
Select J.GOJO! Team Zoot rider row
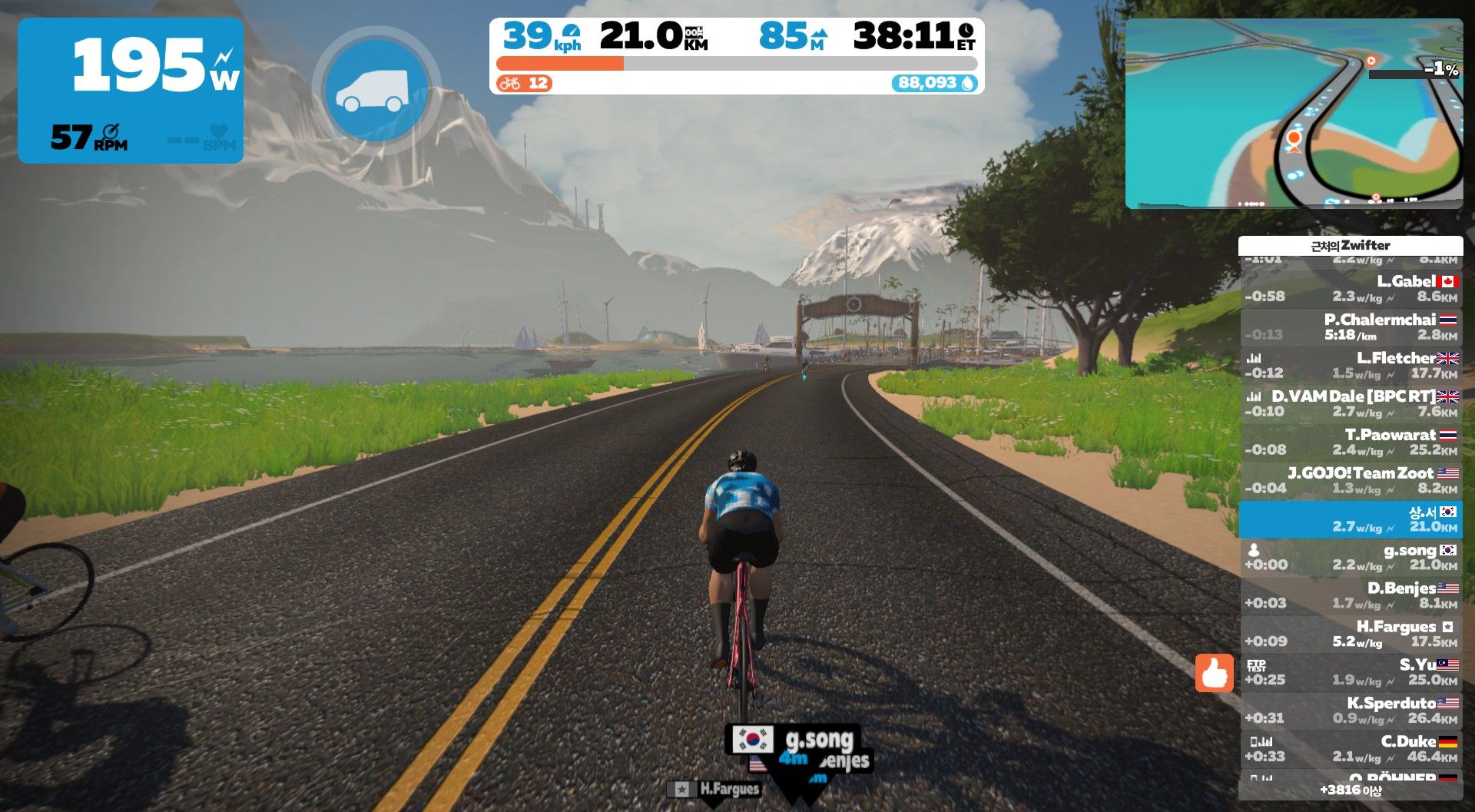(x=1351, y=481)
